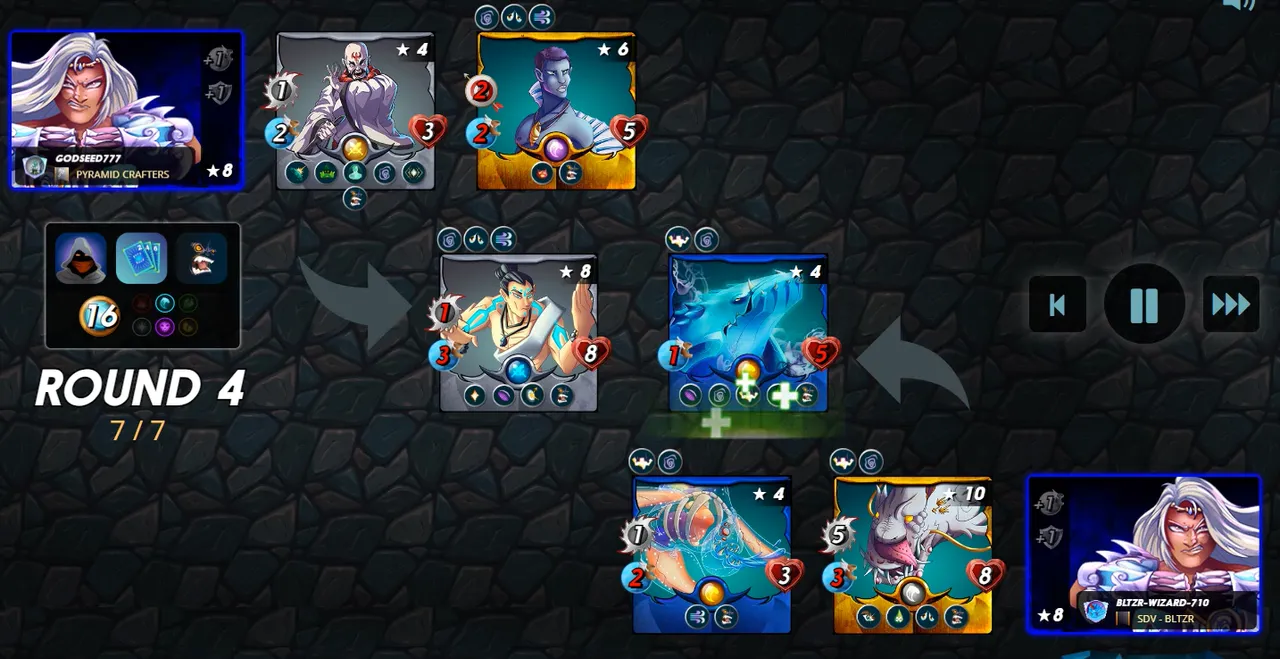
Task: Inspect the purple-skinned gold-bordered level 6 card
Action: coord(556,110)
